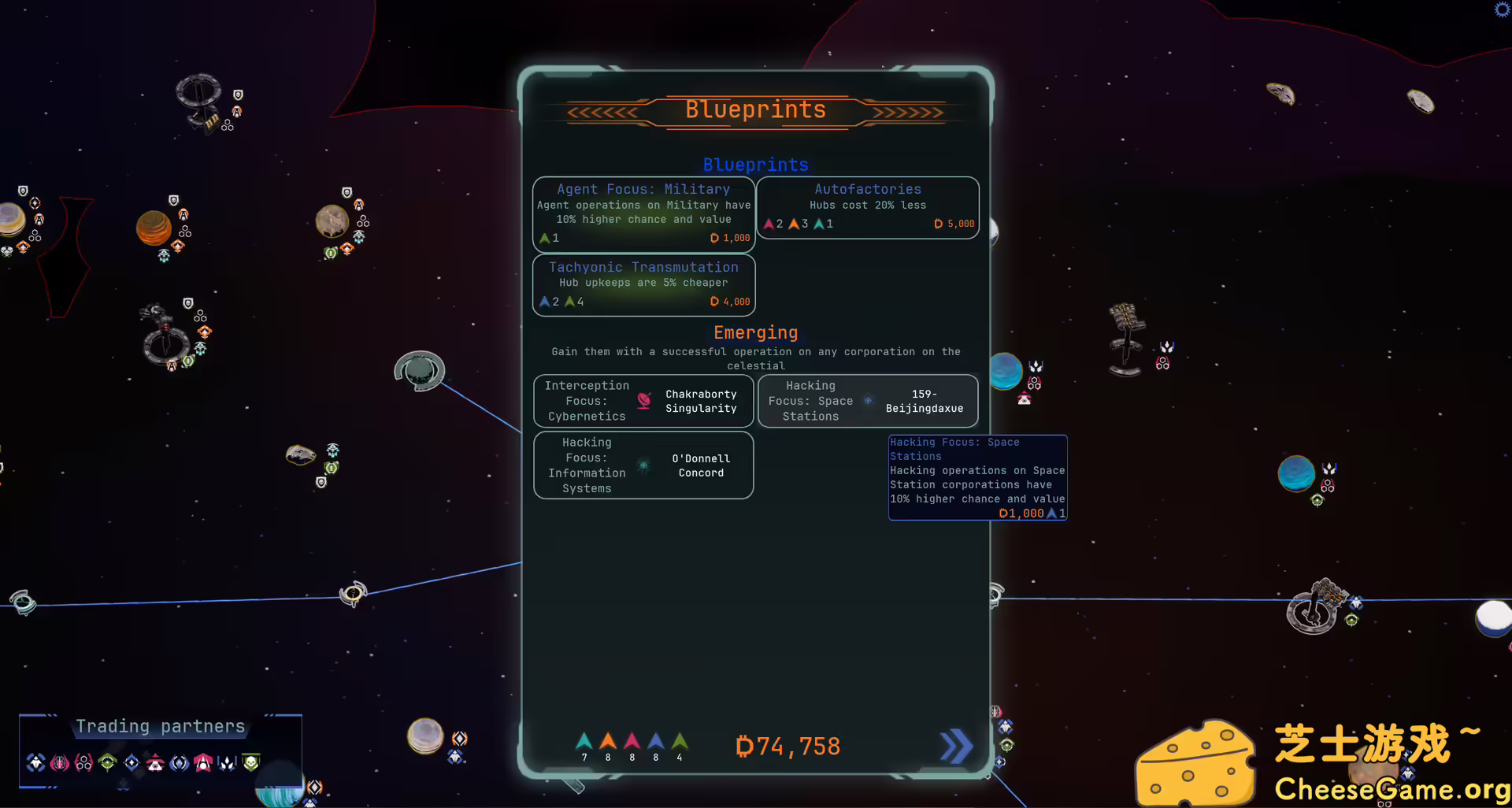This screenshot has height=808, width=1512.
Task: Click the Trading partners panel header
Action: click(x=160, y=726)
